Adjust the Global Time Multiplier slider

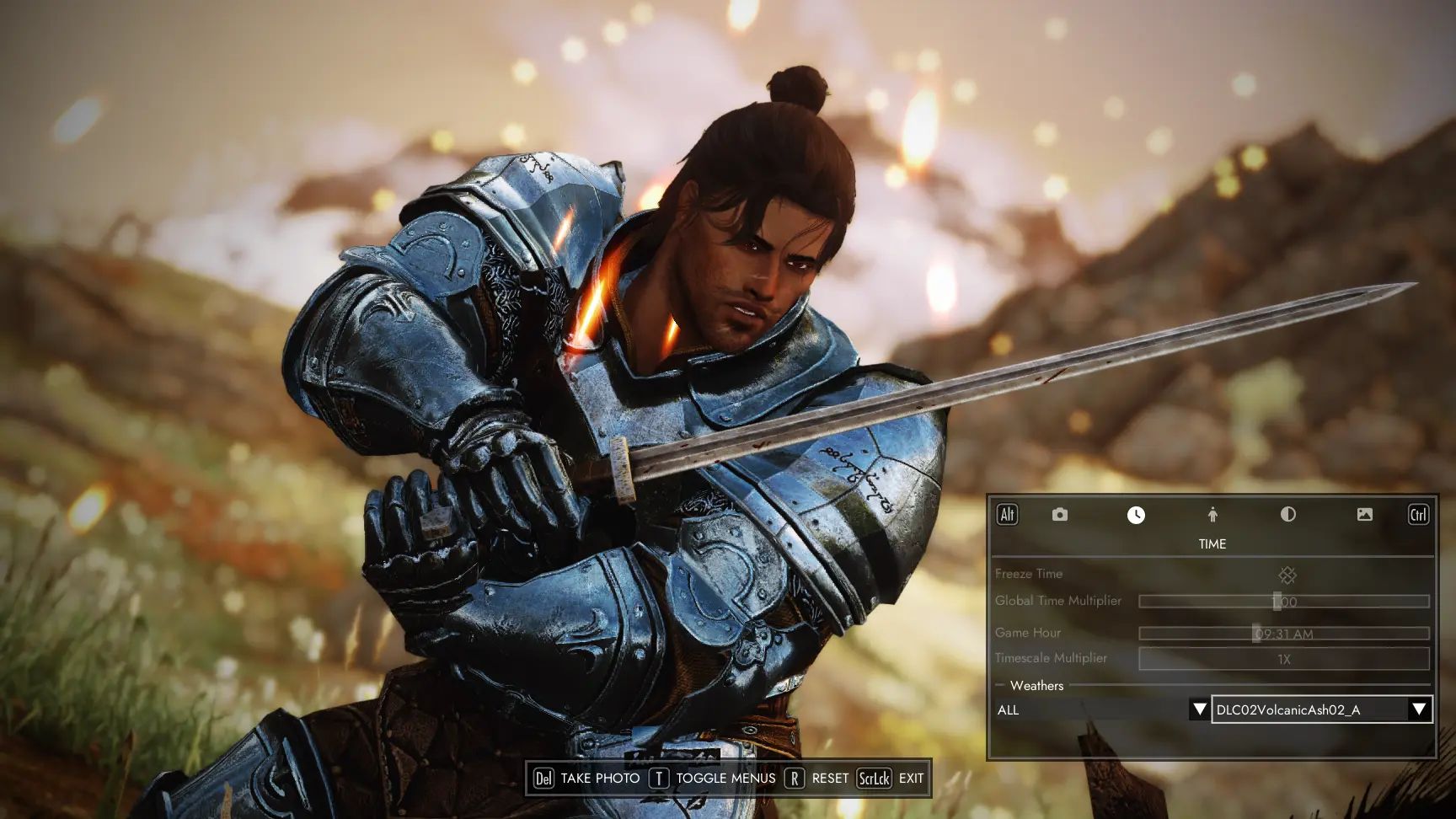click(x=1283, y=602)
